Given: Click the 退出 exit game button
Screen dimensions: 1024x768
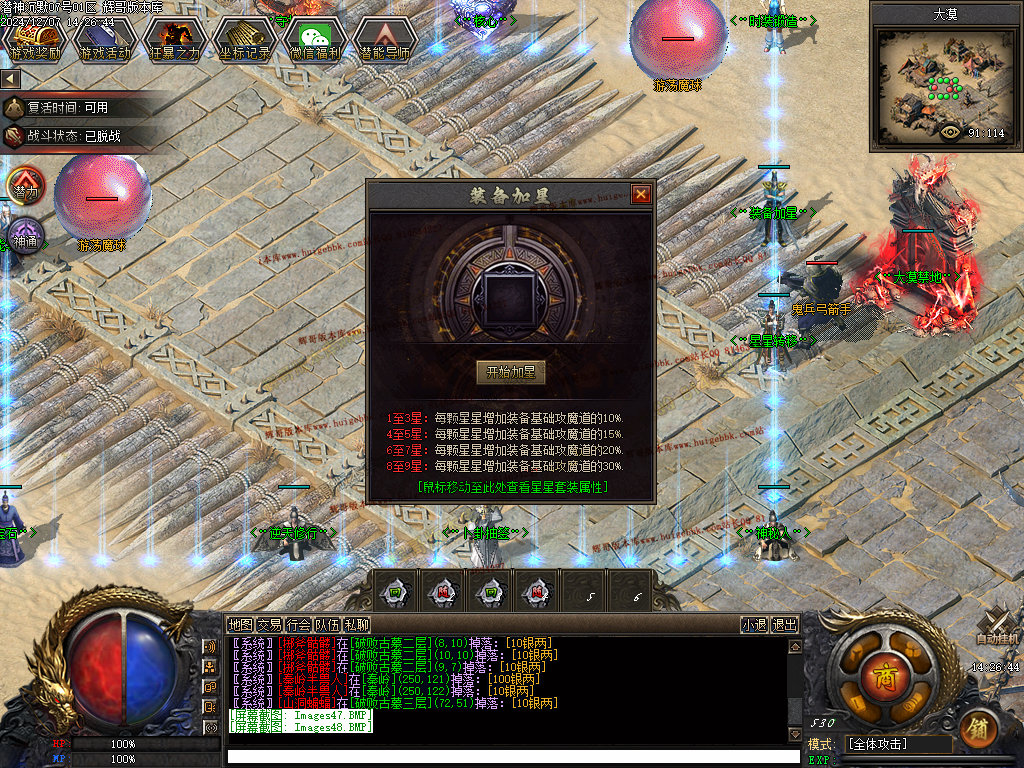Looking at the screenshot, I should pos(785,625).
